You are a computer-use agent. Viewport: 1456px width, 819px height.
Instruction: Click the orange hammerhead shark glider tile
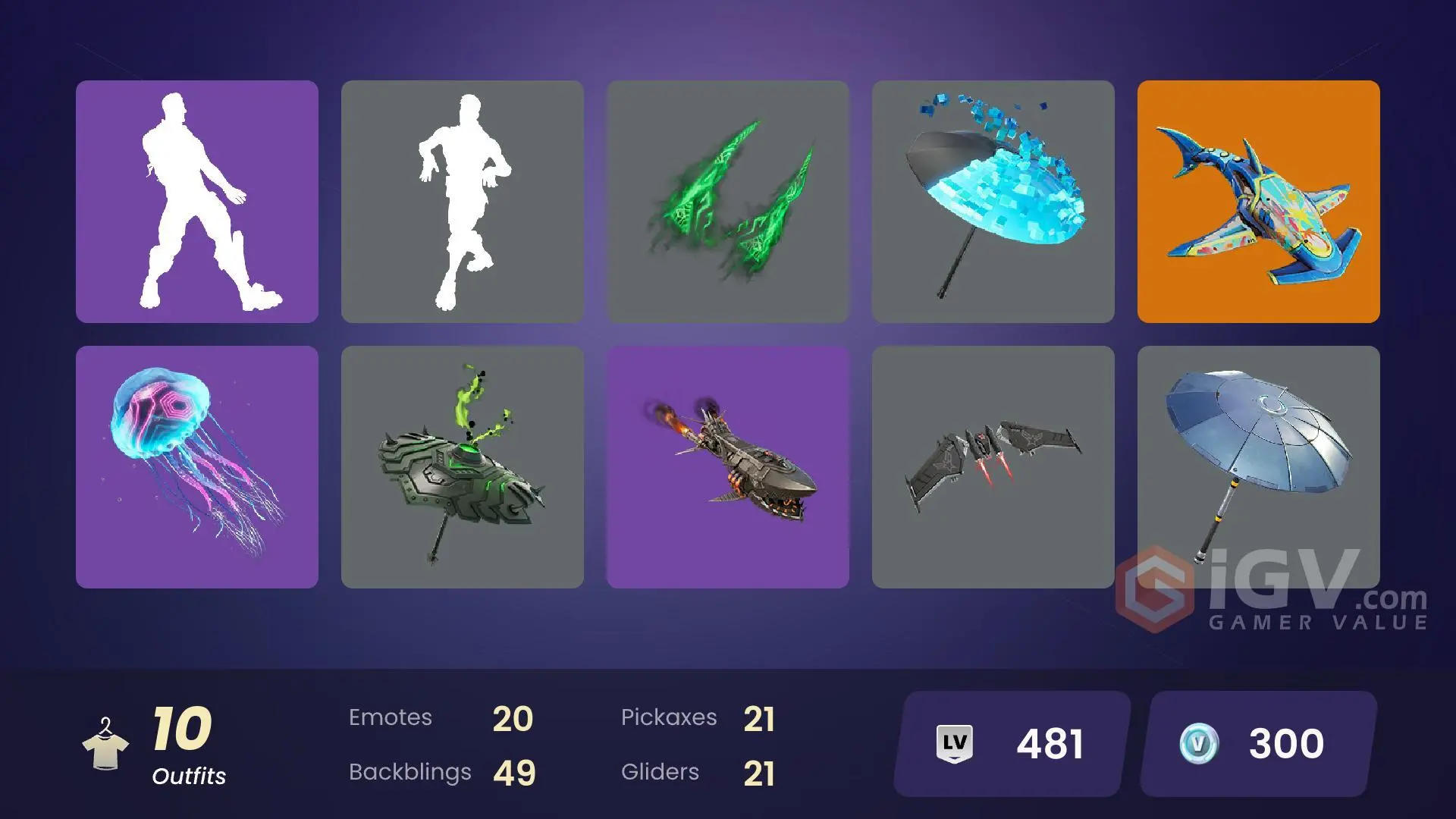click(1257, 202)
